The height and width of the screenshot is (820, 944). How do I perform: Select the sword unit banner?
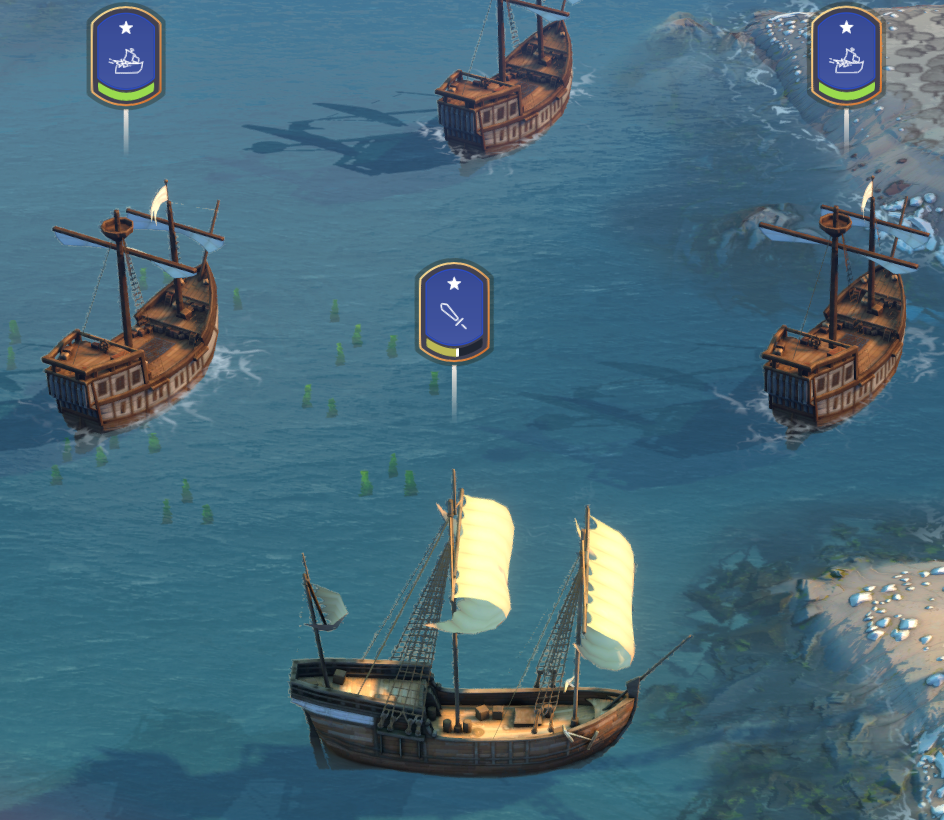coord(455,311)
